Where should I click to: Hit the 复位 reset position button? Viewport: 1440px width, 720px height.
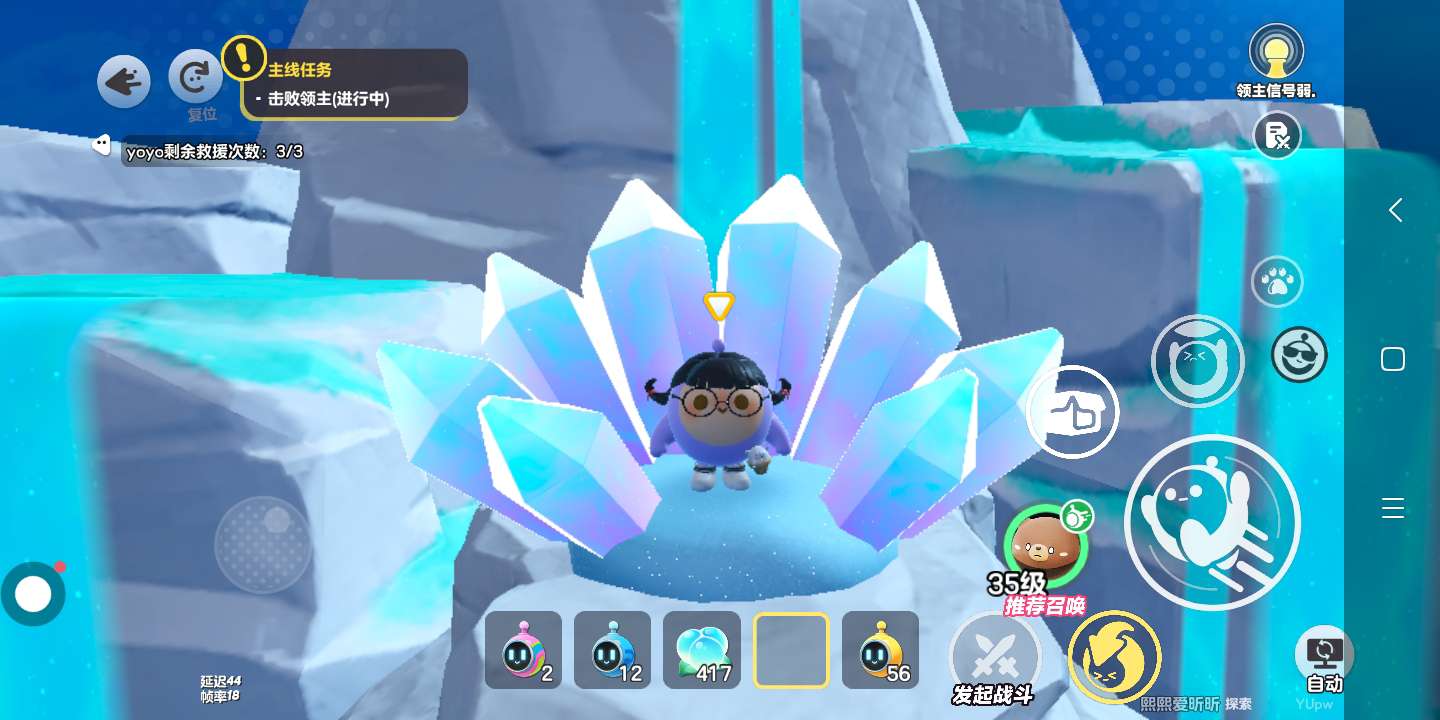point(196,80)
